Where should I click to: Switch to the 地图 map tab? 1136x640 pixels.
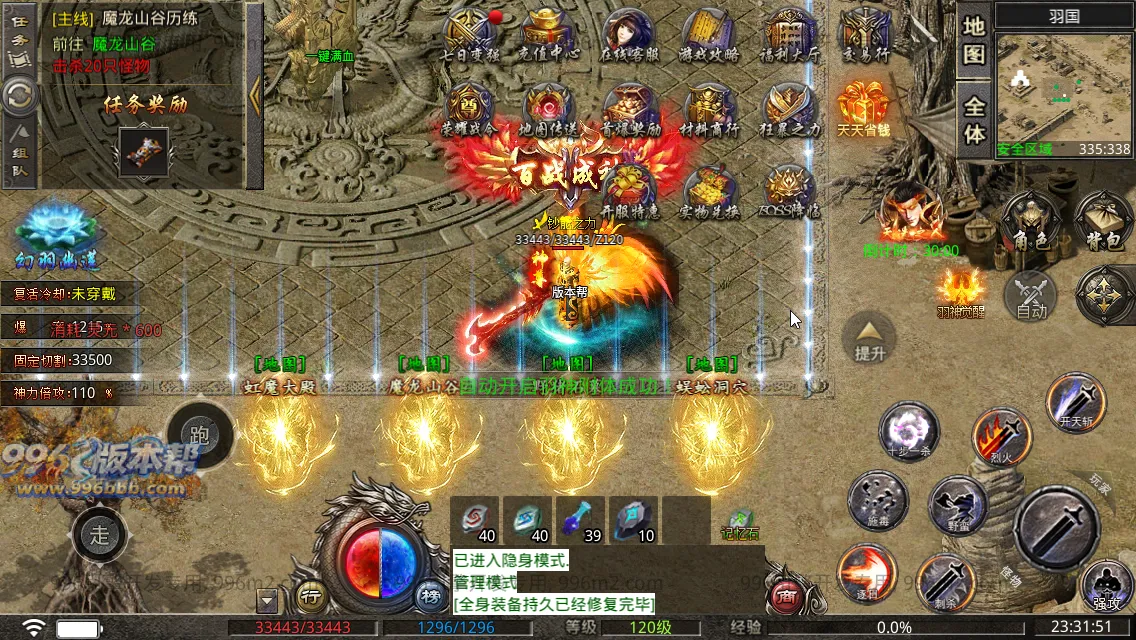pyautogui.click(x=975, y=41)
